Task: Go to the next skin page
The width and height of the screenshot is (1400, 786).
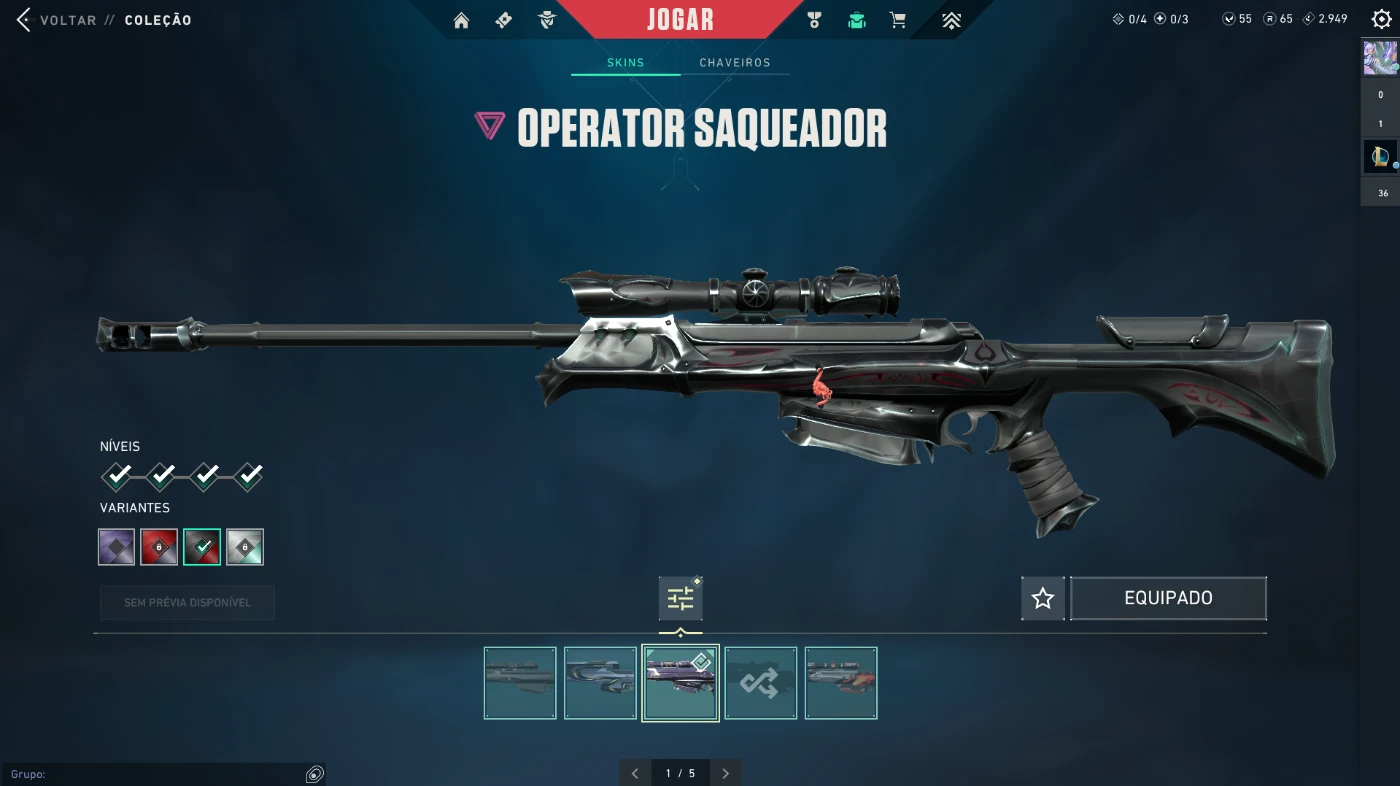Action: (726, 773)
